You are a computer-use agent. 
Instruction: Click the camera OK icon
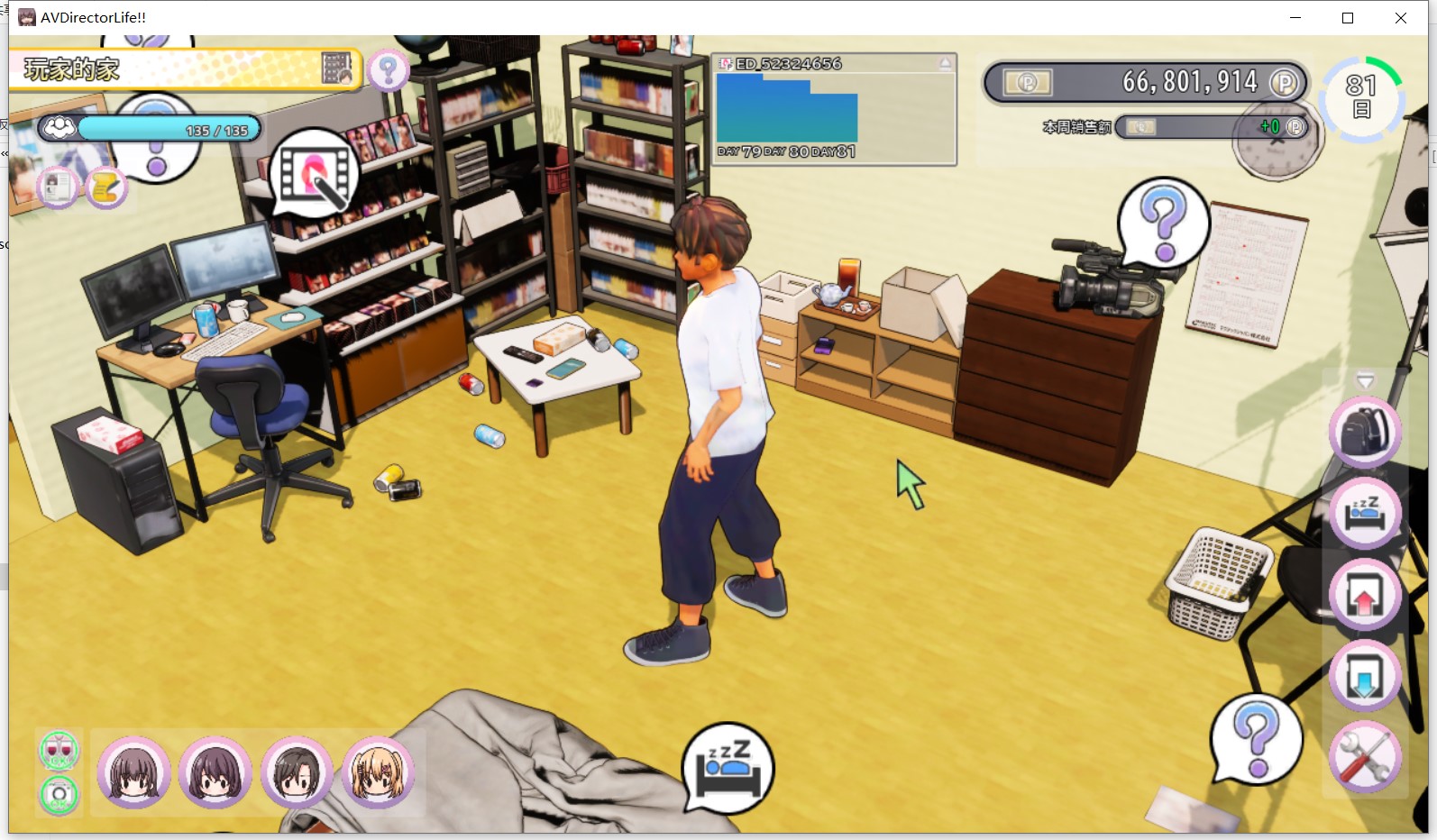point(59,794)
